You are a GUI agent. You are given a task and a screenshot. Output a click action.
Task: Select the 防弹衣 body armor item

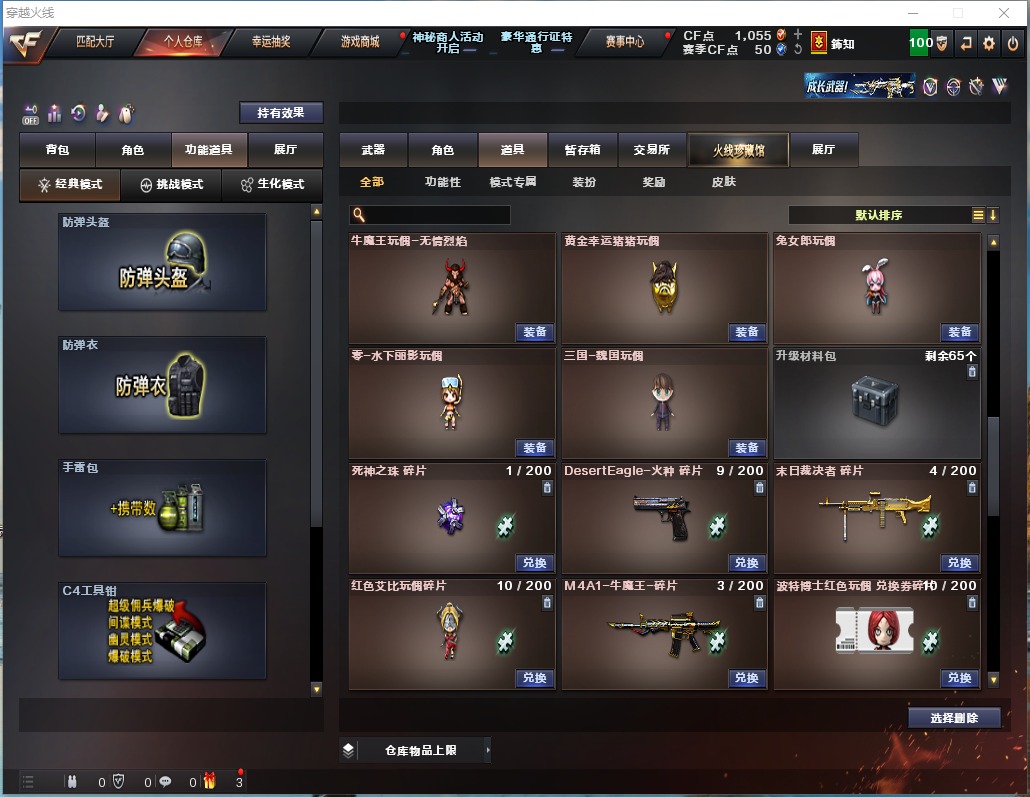tap(162, 385)
